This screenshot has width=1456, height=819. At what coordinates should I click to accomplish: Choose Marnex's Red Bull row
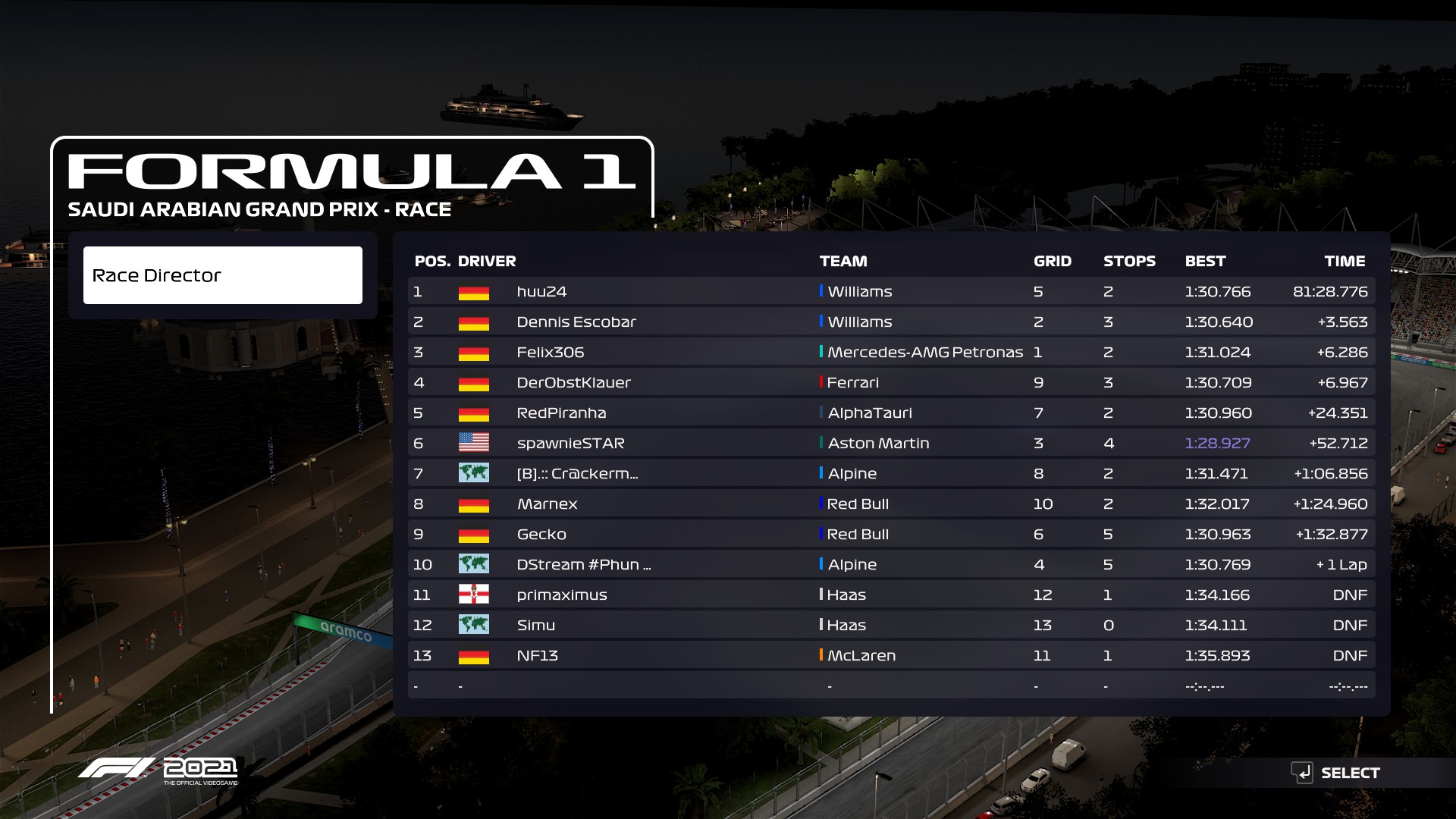click(891, 504)
